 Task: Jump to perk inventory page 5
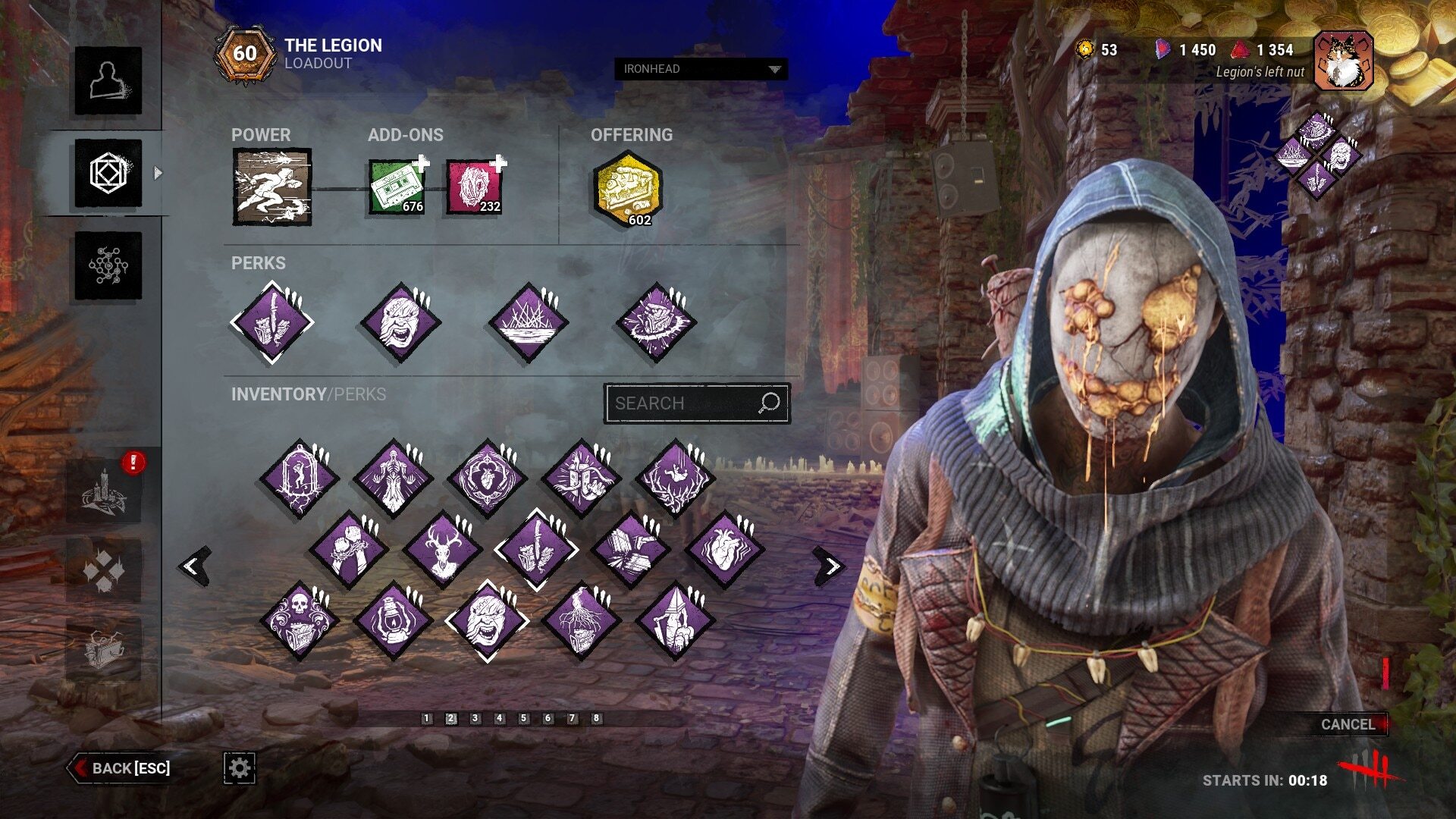click(523, 718)
